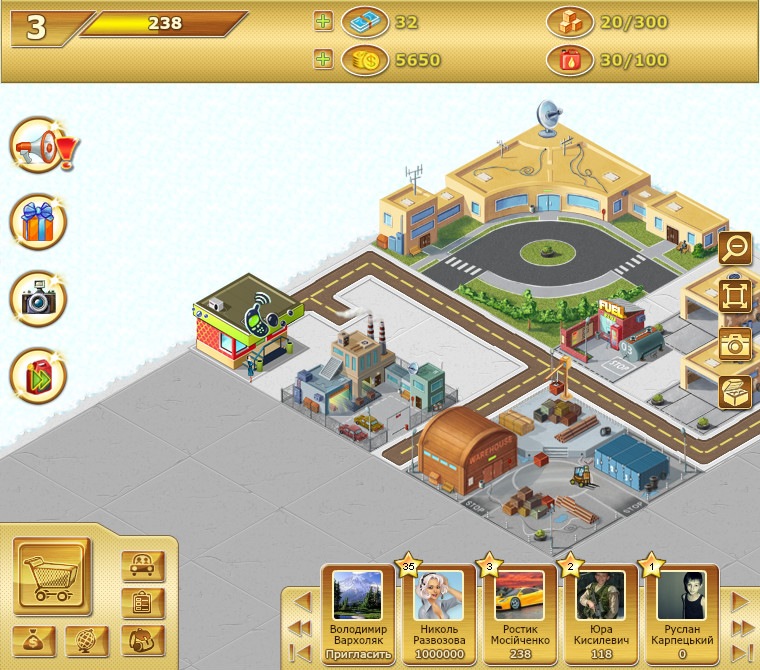Image resolution: width=760 pixels, height=670 pixels.
Task: Click the megaphone news icon
Action: coord(39,148)
